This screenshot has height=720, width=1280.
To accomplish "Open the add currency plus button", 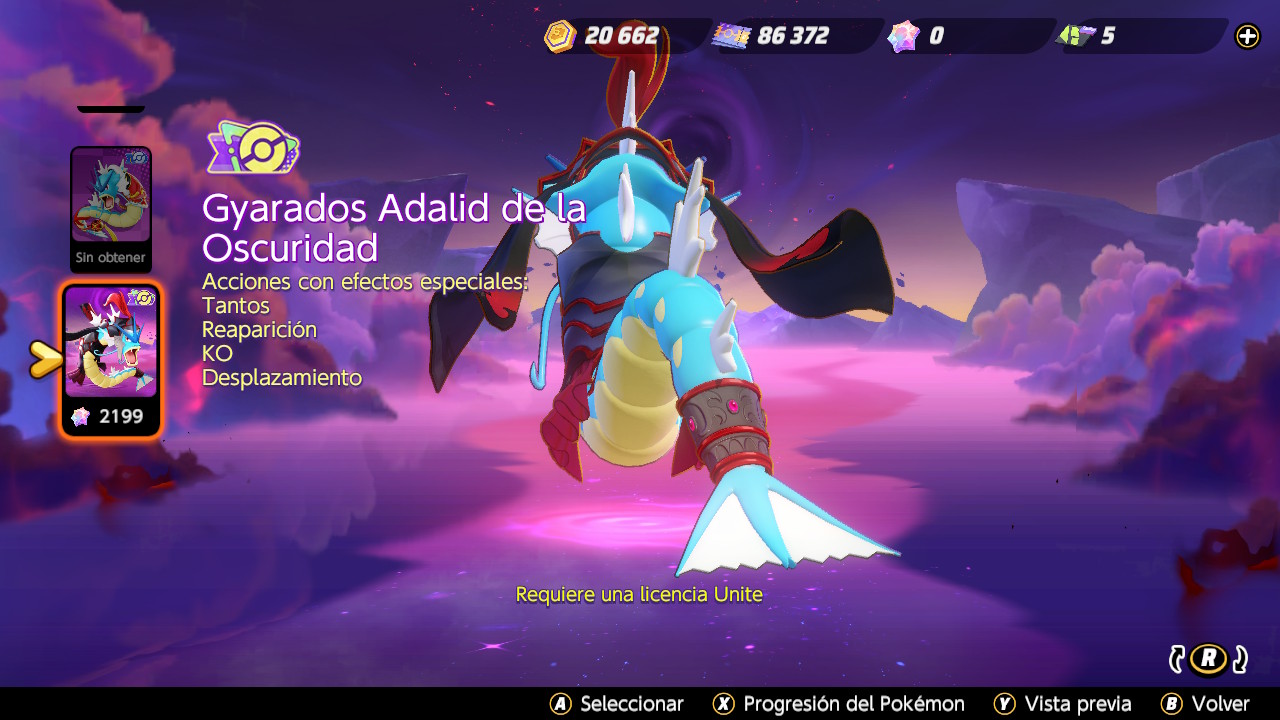I will pos(1247,37).
